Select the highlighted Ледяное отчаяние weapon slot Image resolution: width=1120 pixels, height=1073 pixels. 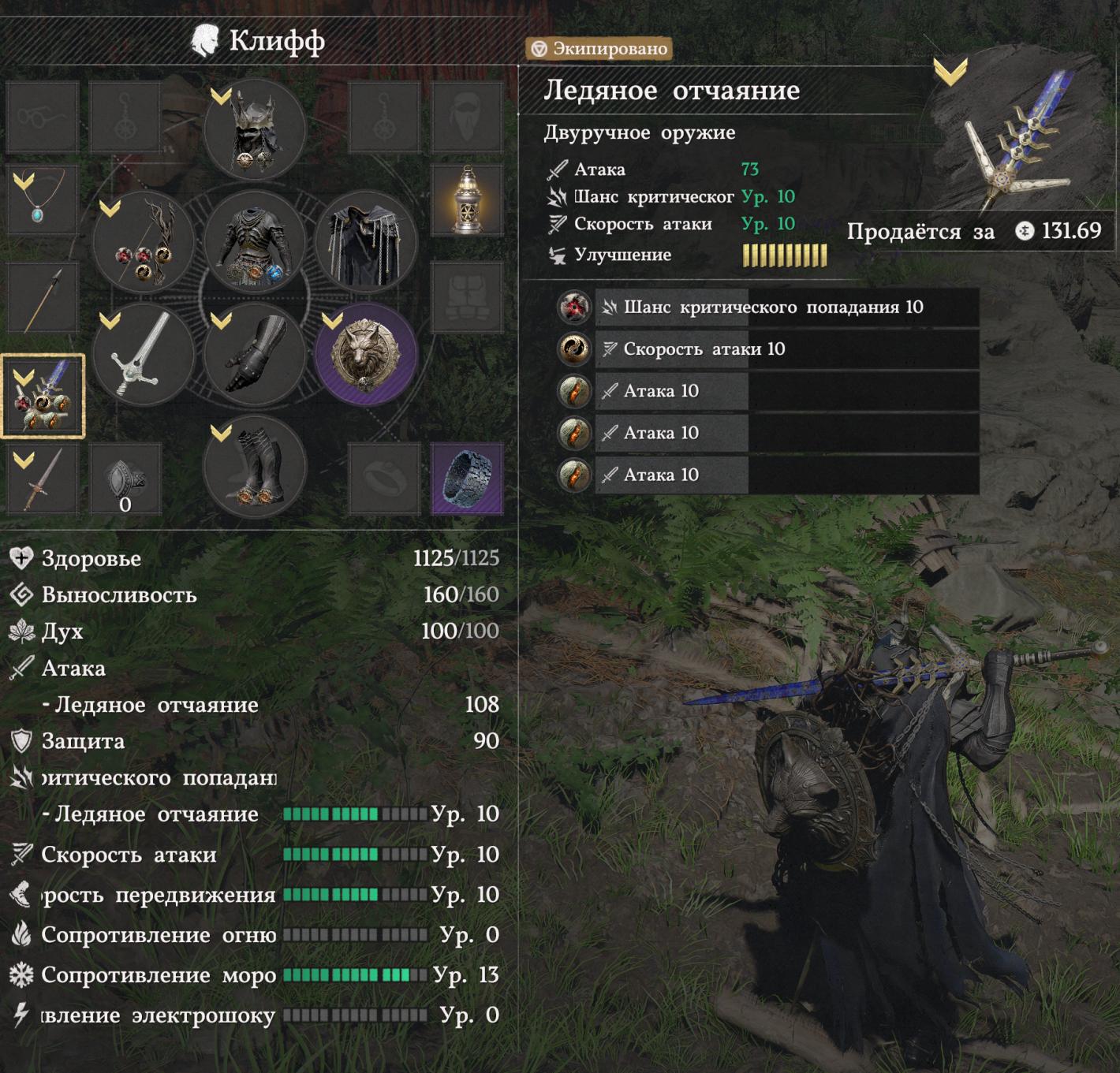point(43,396)
